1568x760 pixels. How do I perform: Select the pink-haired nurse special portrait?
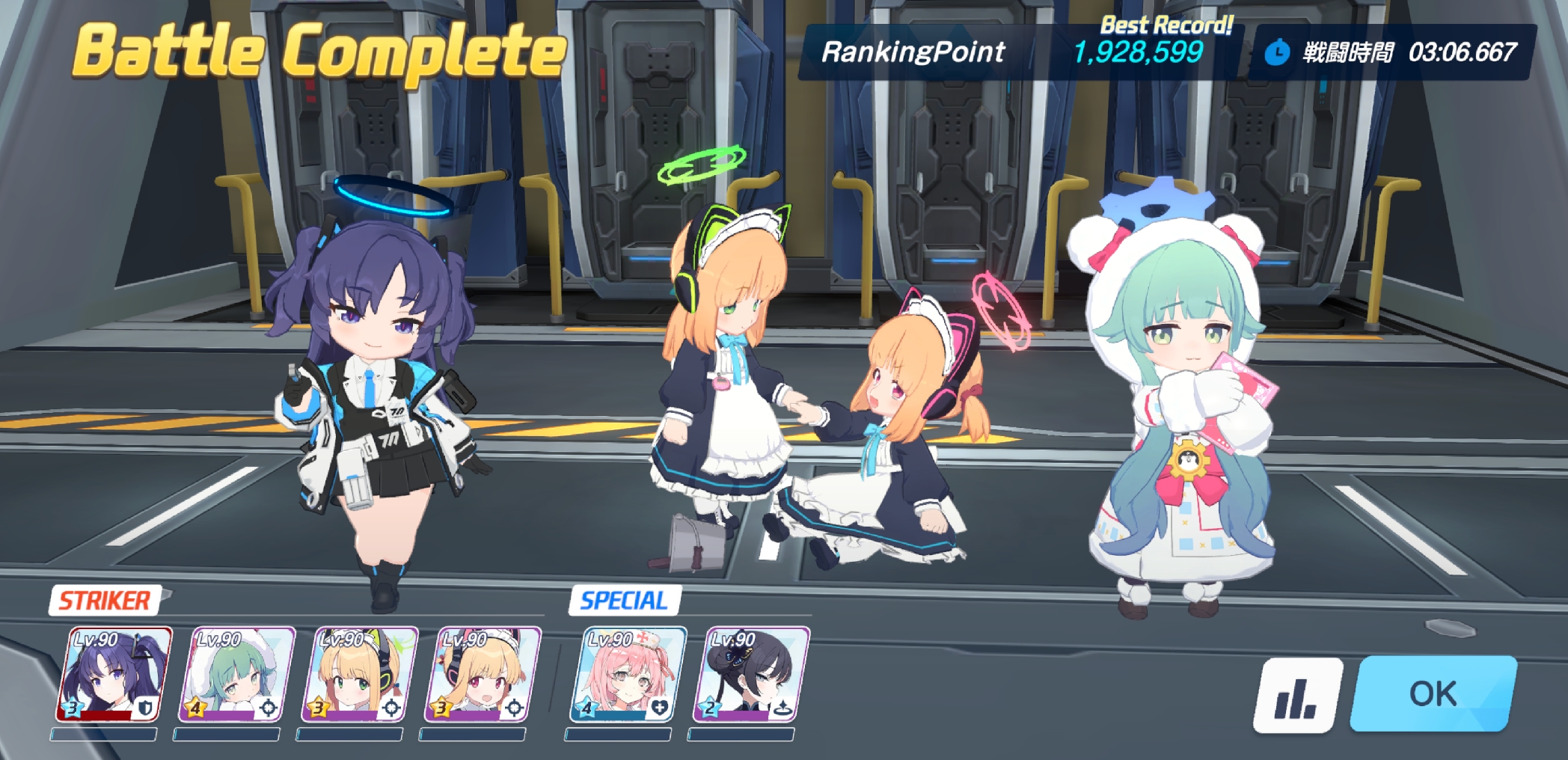[x=628, y=675]
